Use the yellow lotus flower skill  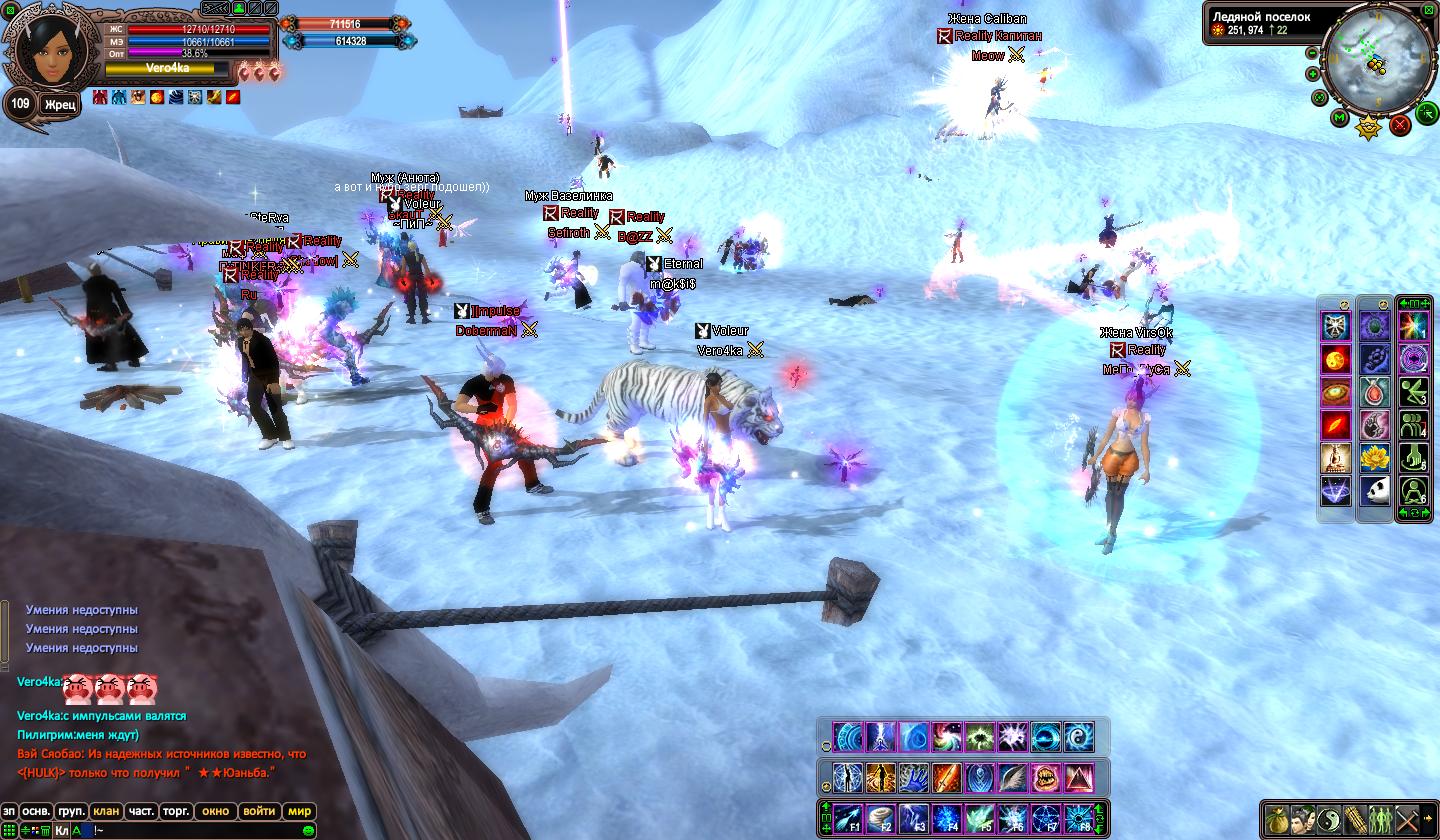(1375, 458)
